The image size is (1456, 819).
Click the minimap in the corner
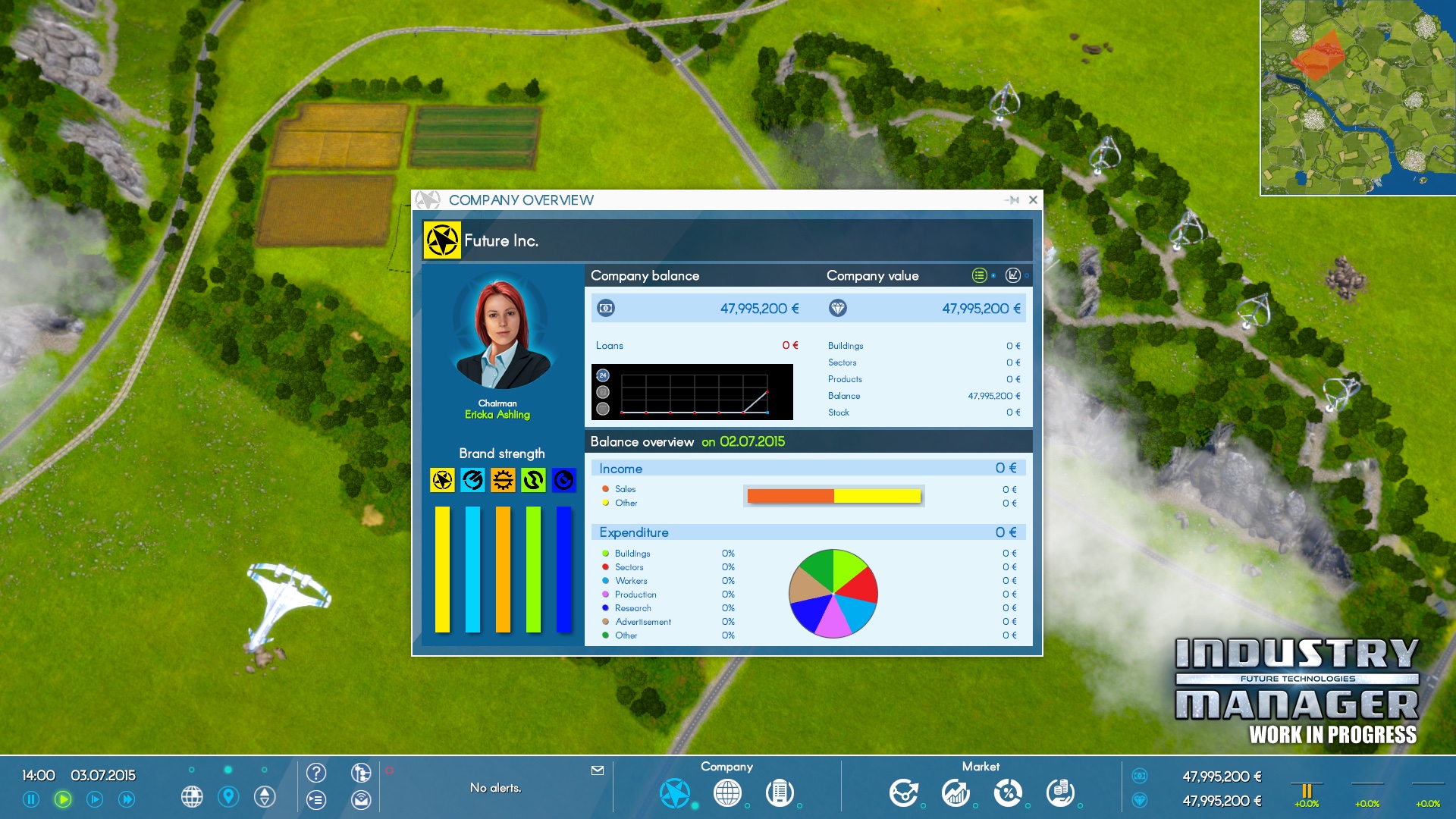click(x=1357, y=97)
